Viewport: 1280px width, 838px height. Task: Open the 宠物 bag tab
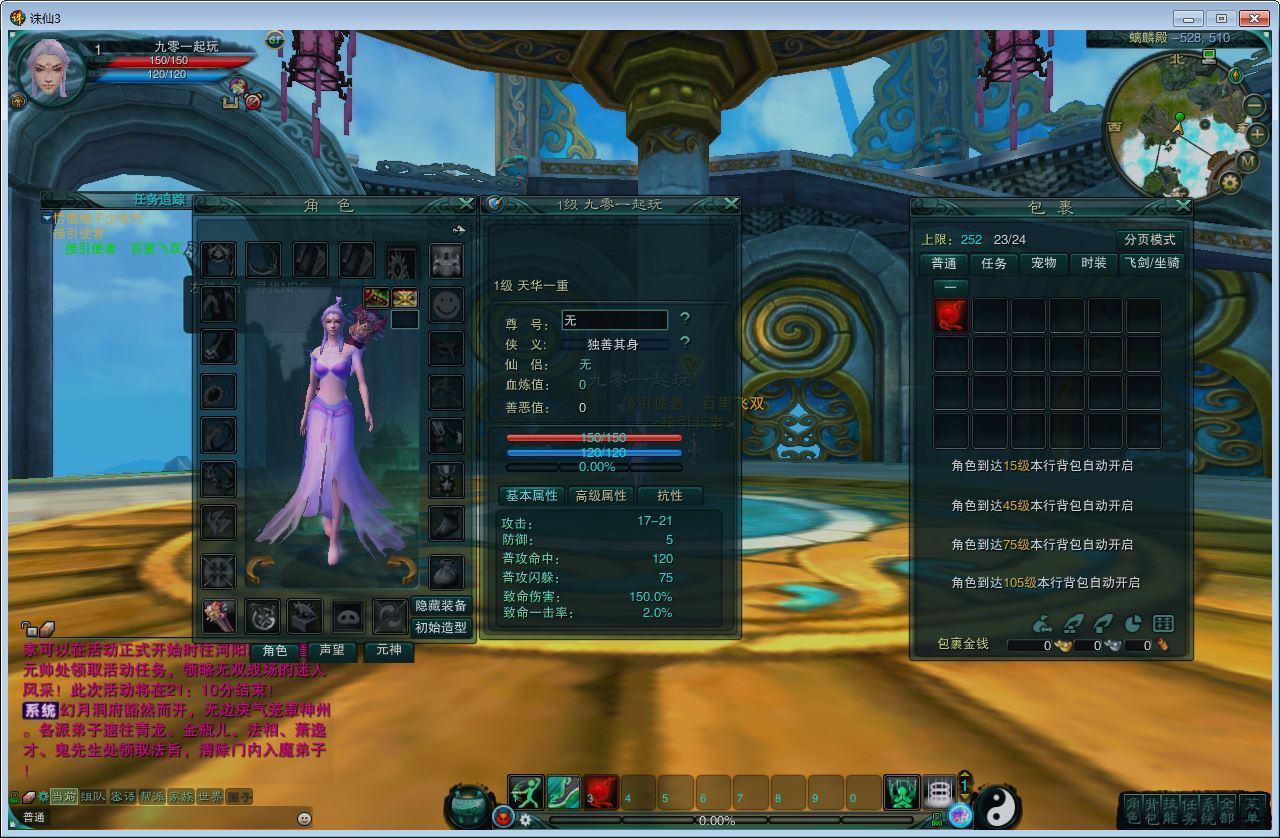(1043, 263)
